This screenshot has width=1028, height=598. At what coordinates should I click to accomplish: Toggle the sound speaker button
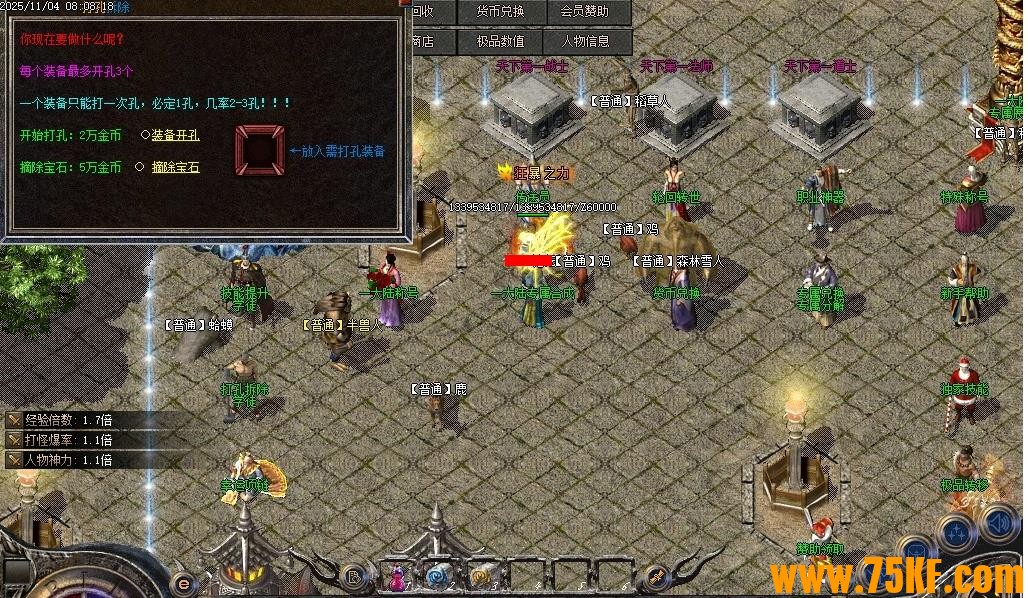998,521
